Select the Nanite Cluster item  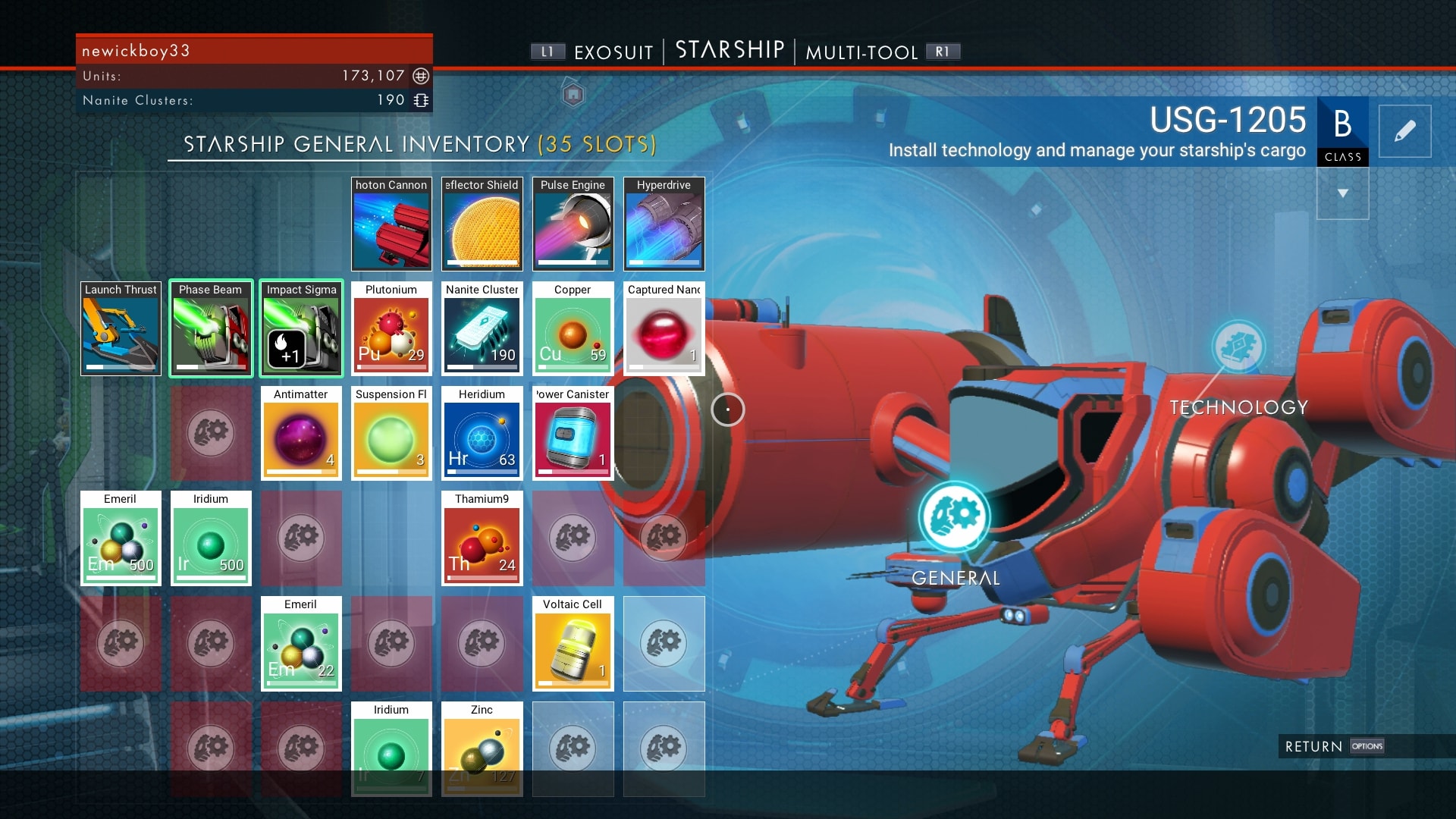click(x=482, y=329)
